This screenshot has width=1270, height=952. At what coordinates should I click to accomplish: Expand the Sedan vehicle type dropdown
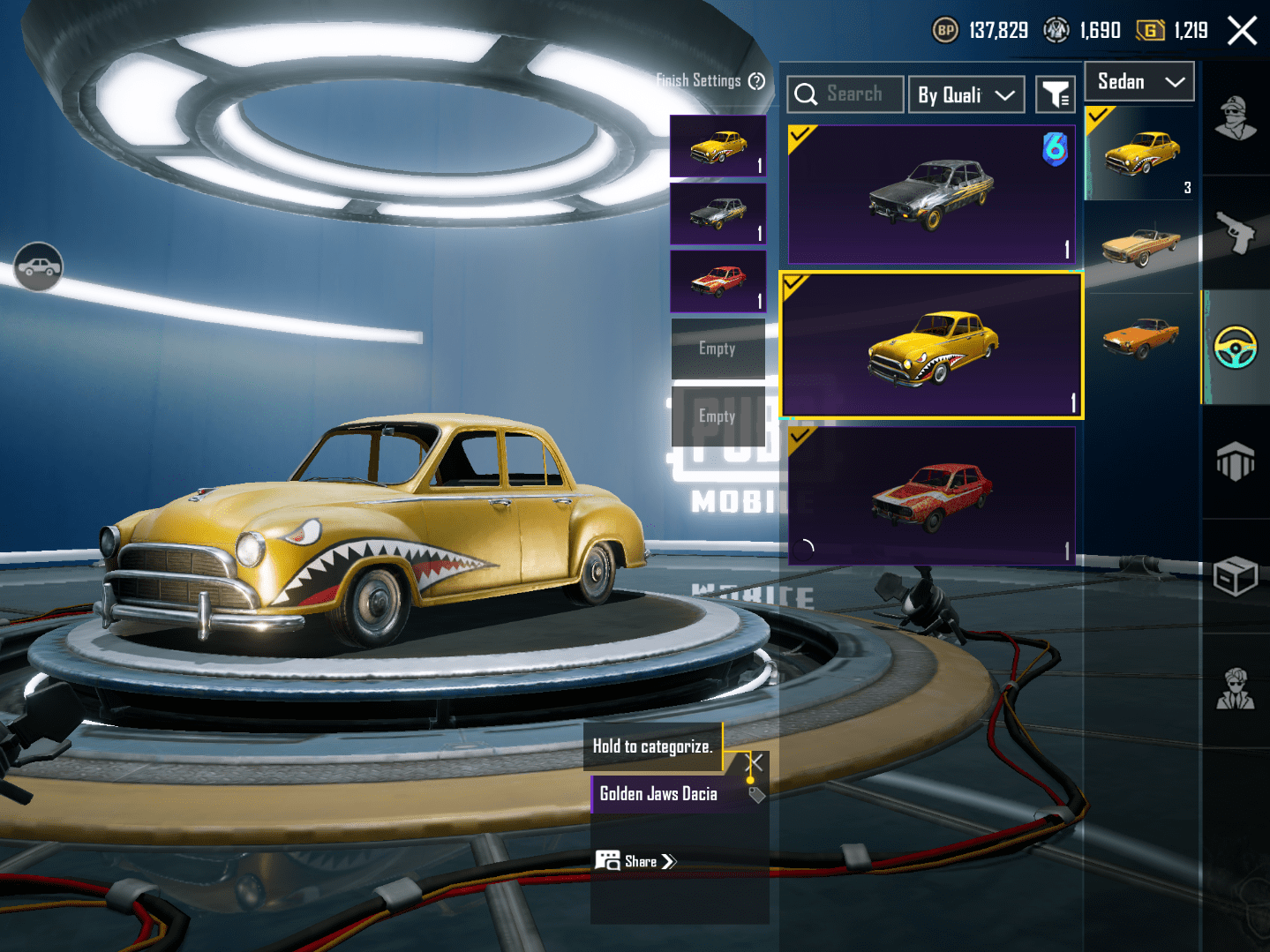pos(1138,82)
